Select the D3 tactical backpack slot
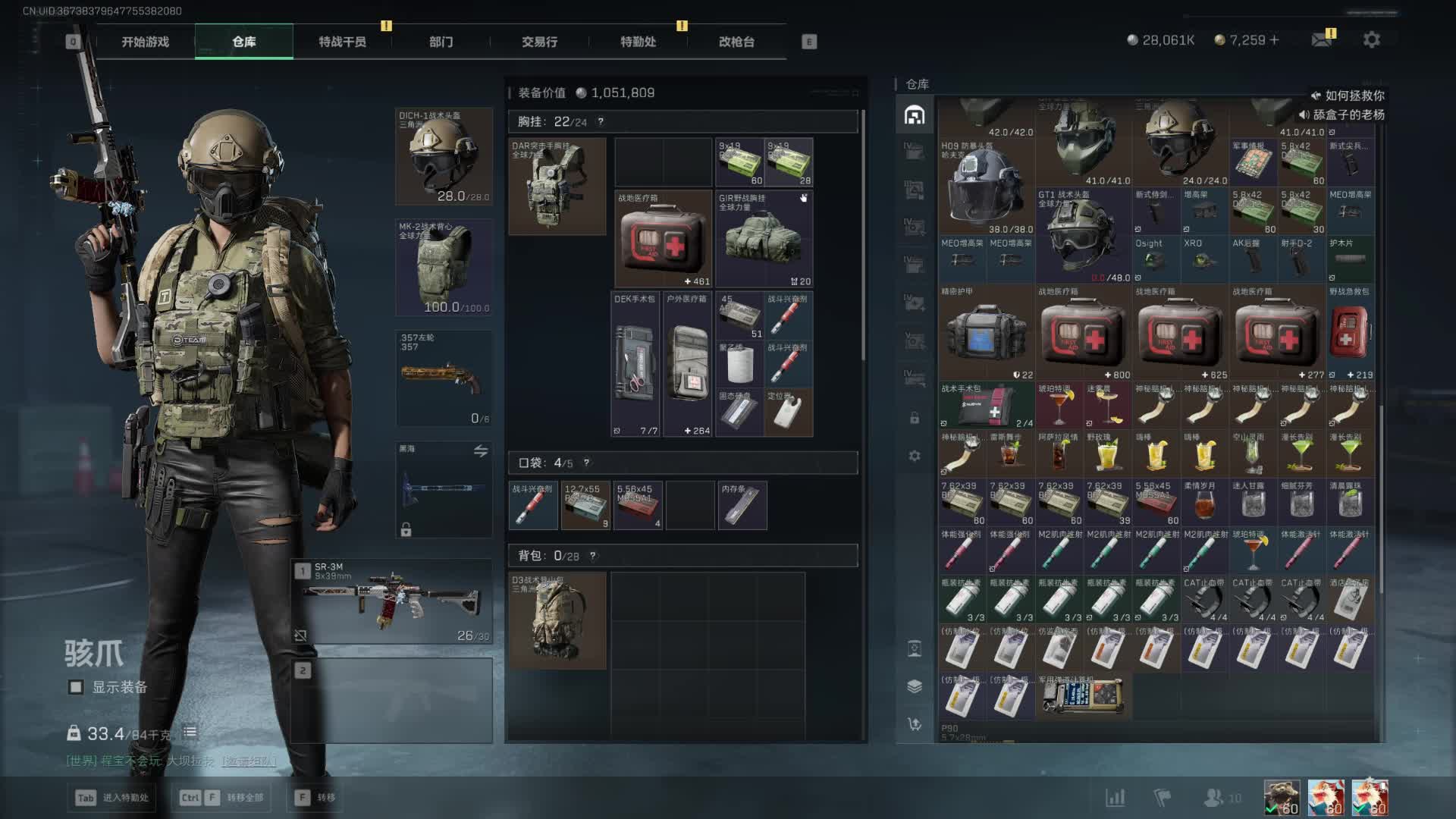Image resolution: width=1456 pixels, height=819 pixels. tap(557, 620)
